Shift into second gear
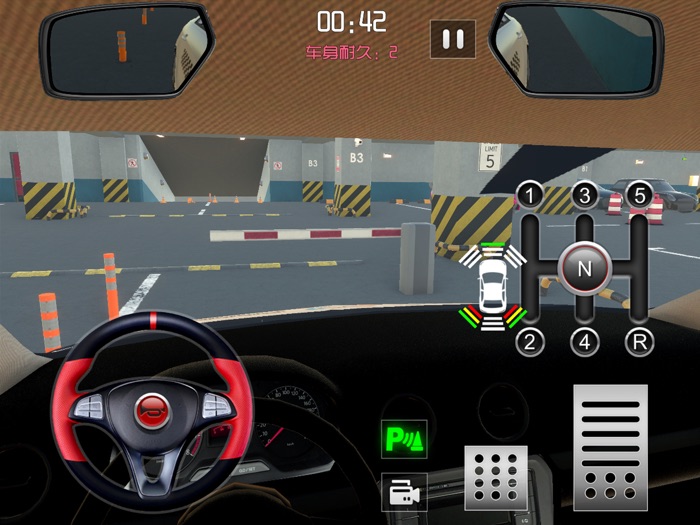Image resolution: width=700 pixels, height=525 pixels. pos(529,342)
